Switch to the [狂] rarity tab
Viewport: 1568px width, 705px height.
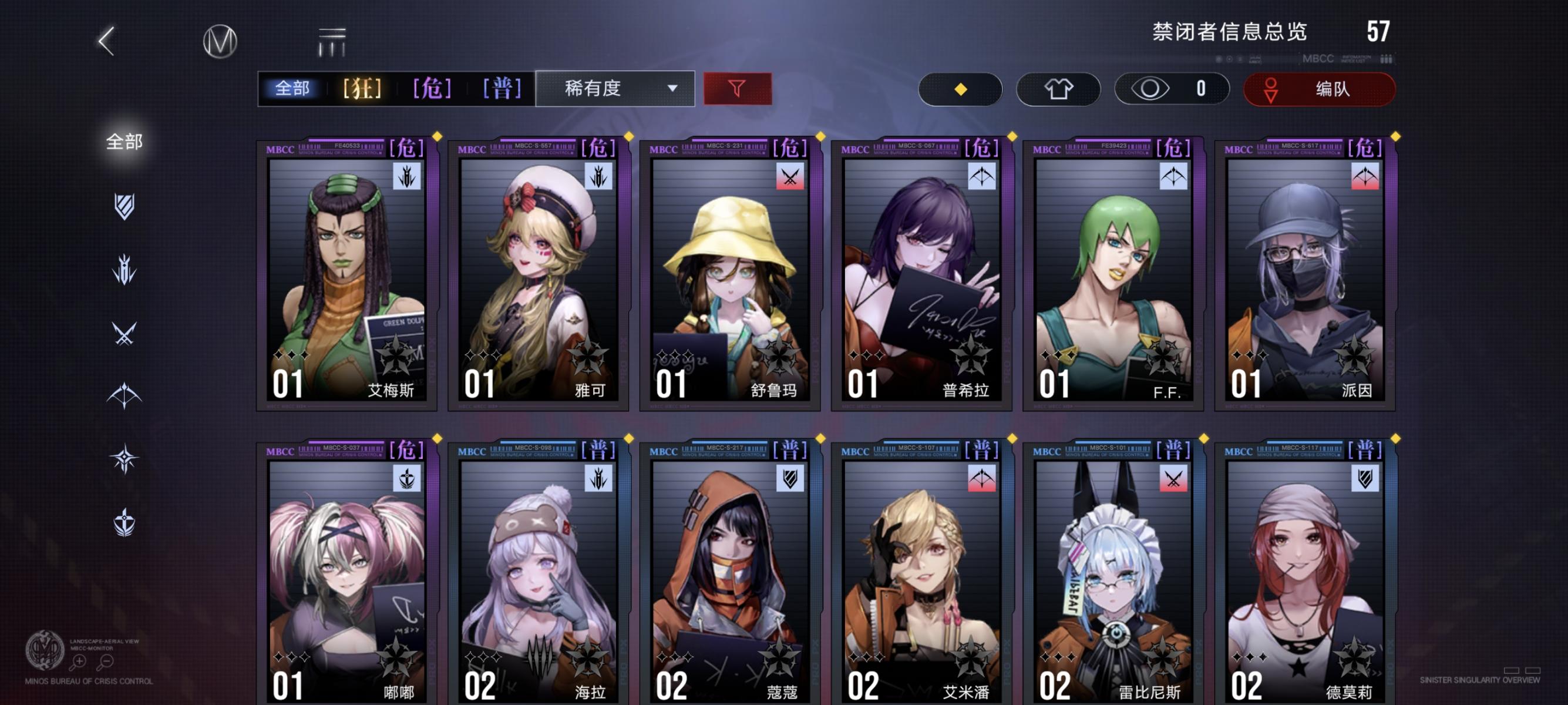click(x=363, y=88)
